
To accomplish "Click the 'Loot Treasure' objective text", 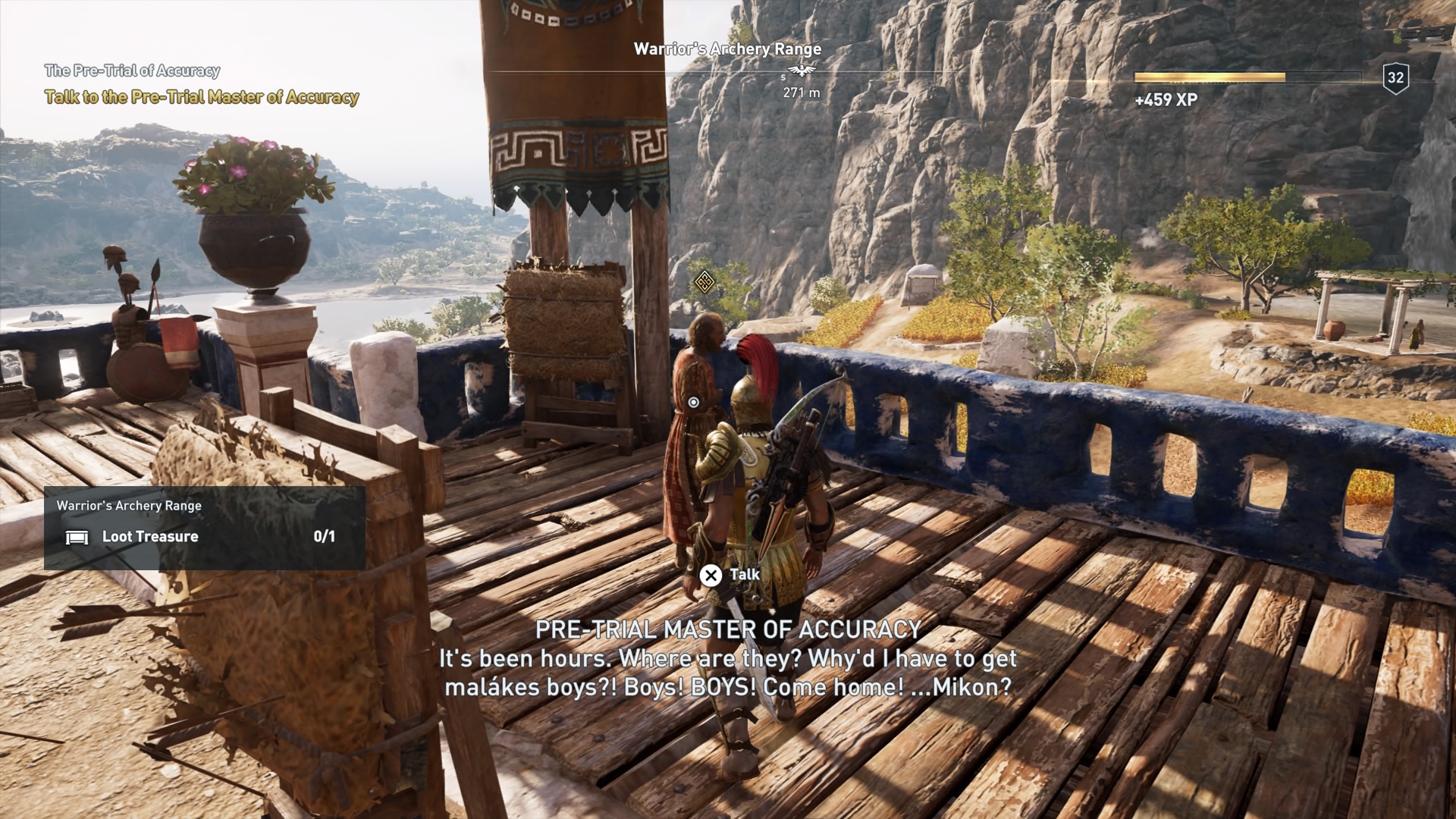I will point(149,536).
